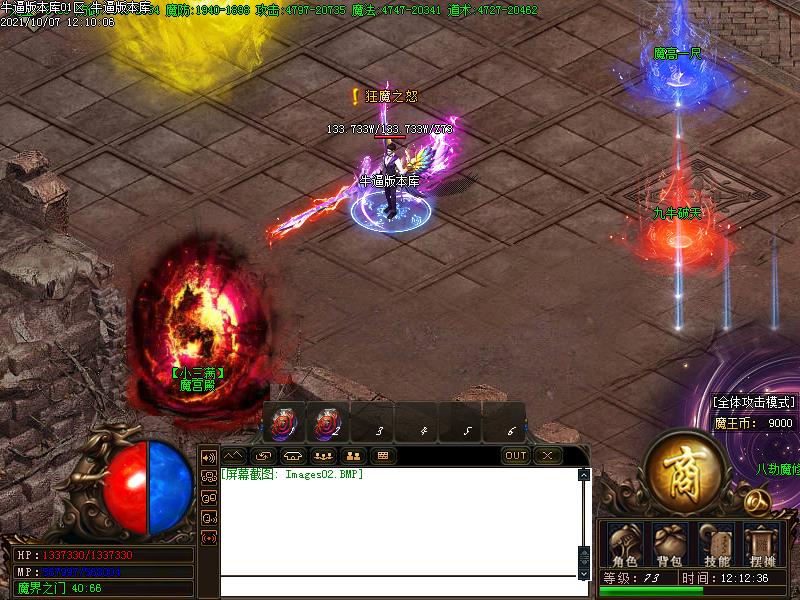The image size is (800, 600).
Task: Open the 背包 backpack inventory
Action: tap(670, 544)
